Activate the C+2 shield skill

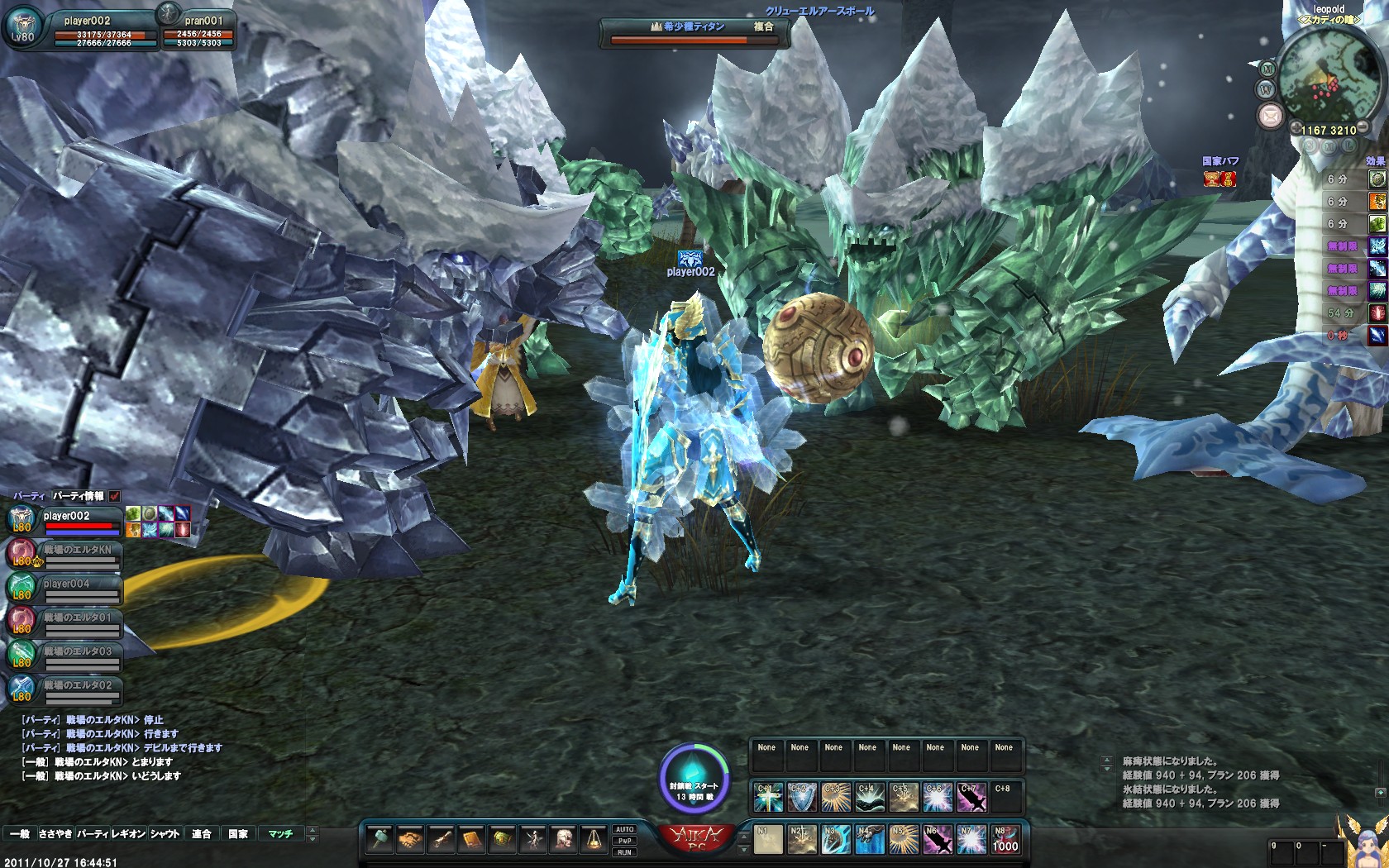(x=801, y=797)
